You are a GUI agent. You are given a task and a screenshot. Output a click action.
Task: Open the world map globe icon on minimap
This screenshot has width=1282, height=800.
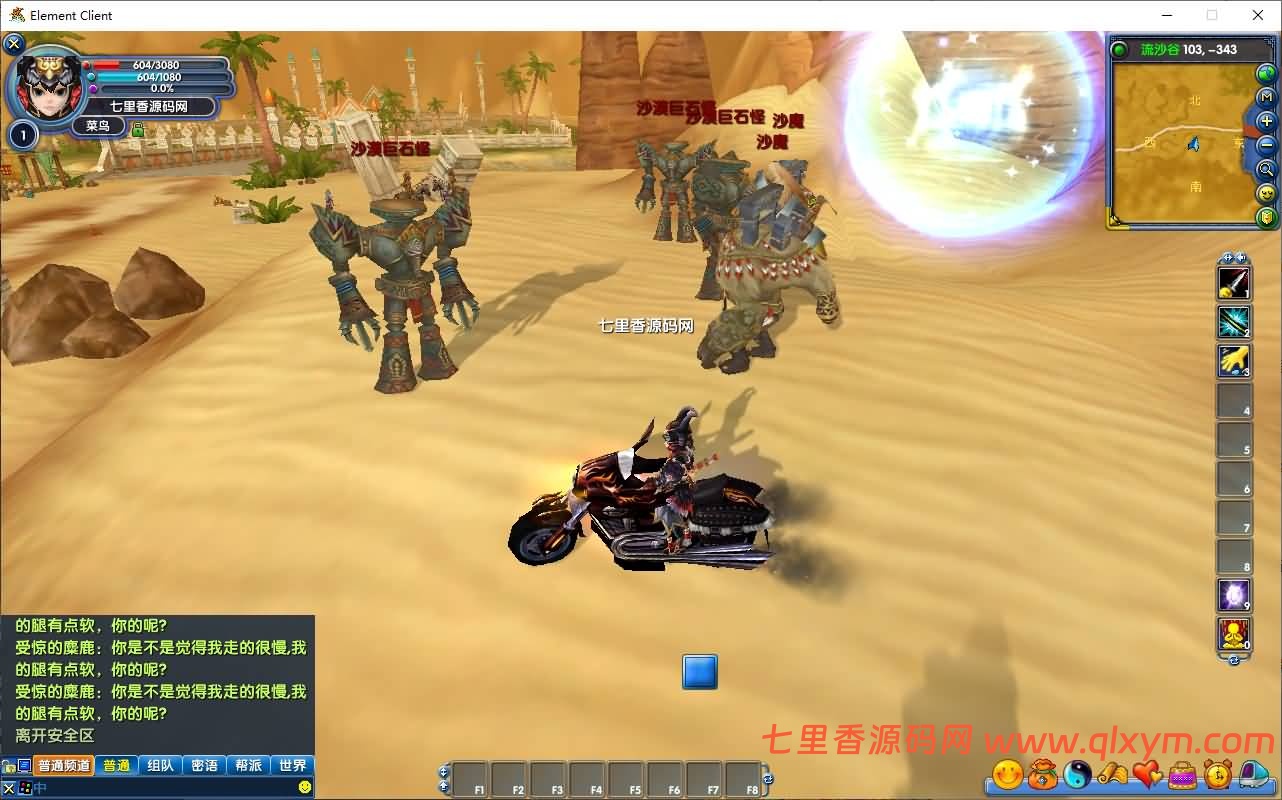point(1264,73)
